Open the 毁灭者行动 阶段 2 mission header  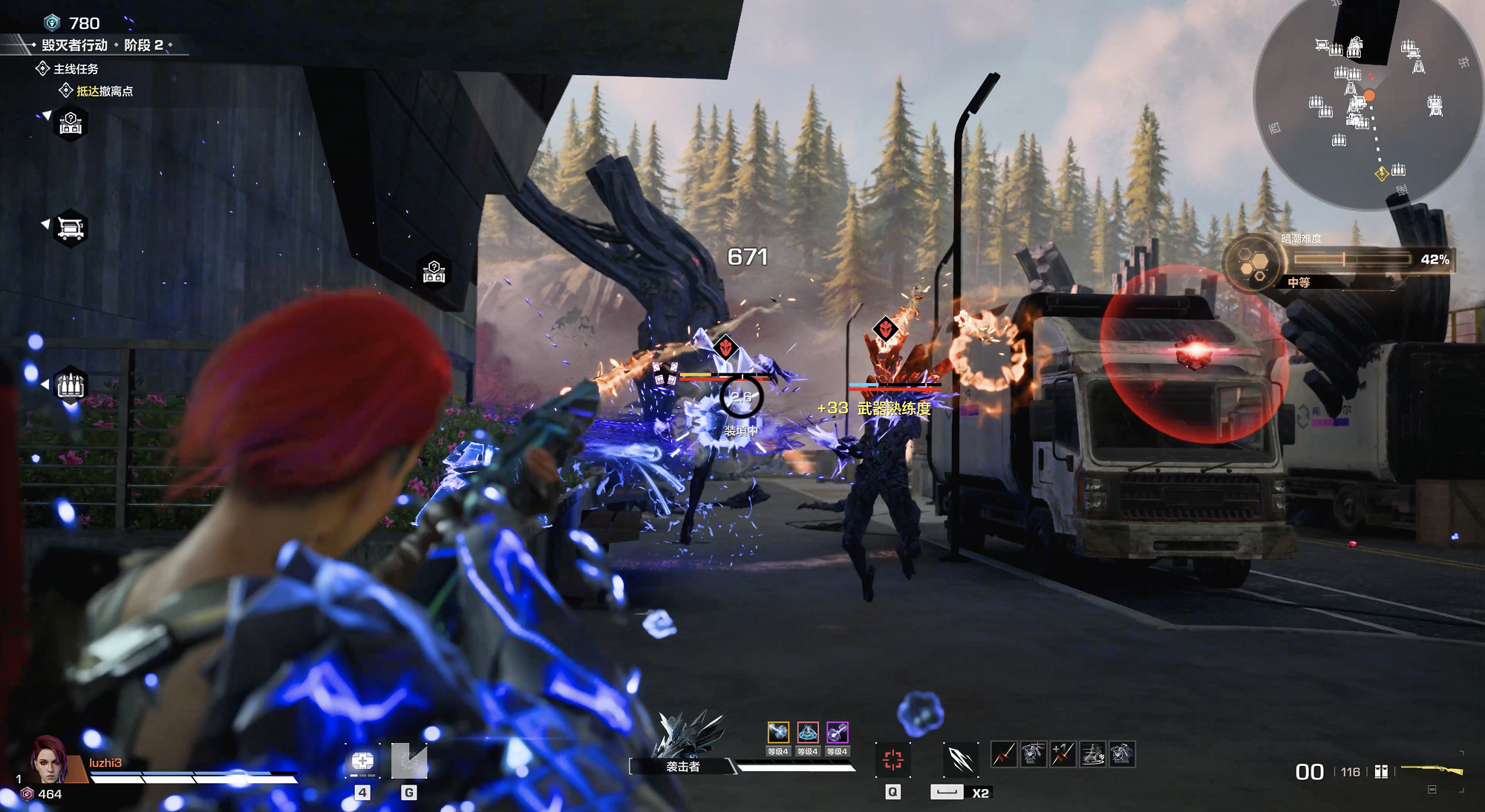pos(102,45)
